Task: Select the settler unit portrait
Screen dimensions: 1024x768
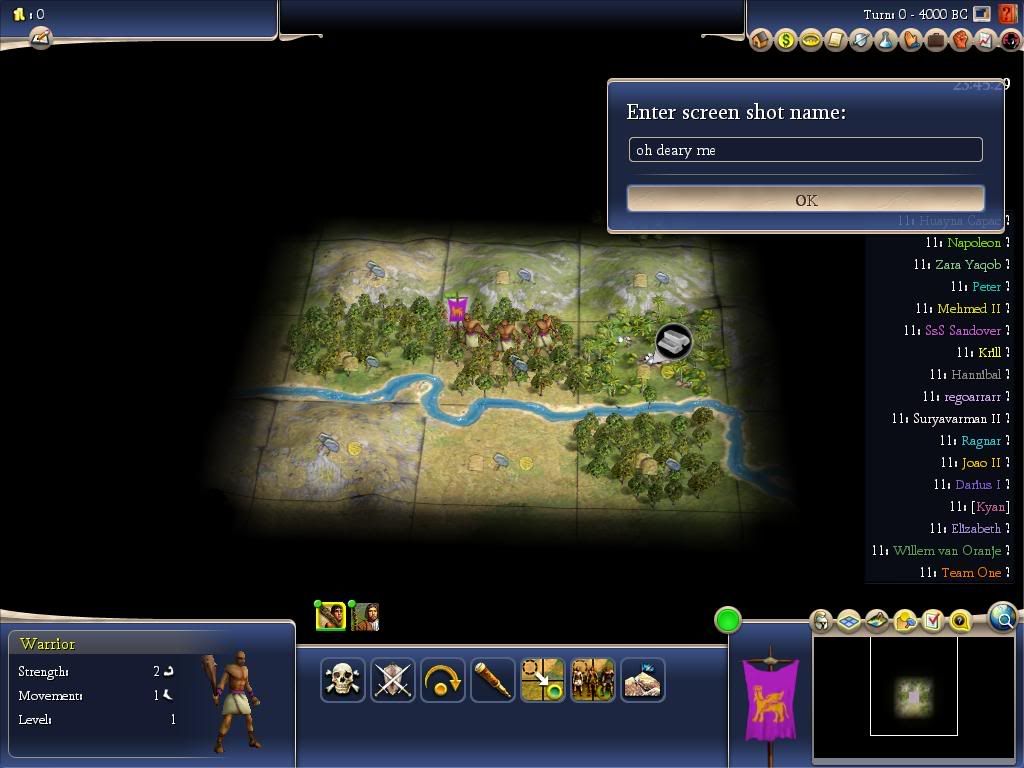Action: [x=365, y=617]
